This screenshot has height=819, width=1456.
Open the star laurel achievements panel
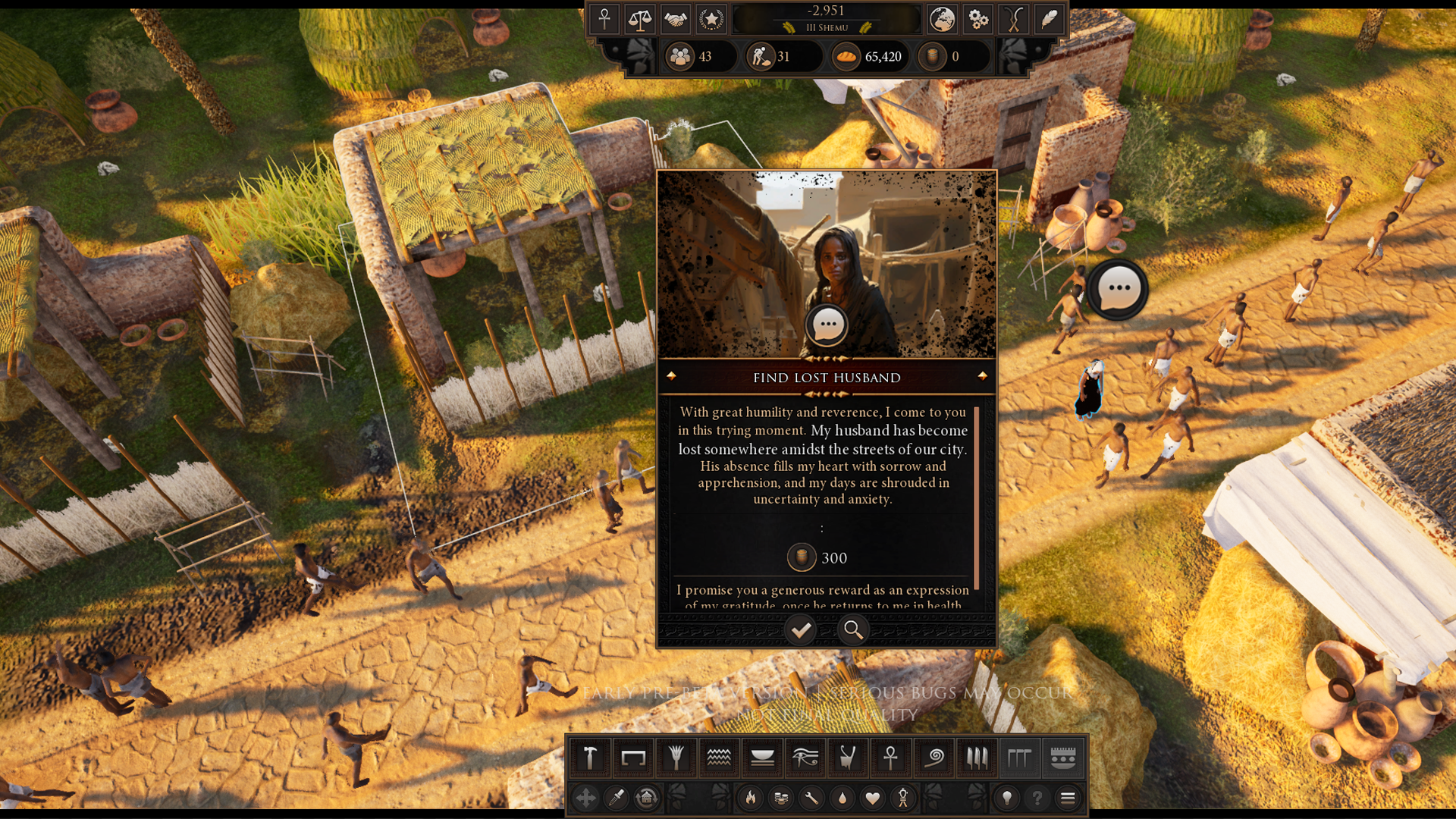pyautogui.click(x=711, y=19)
